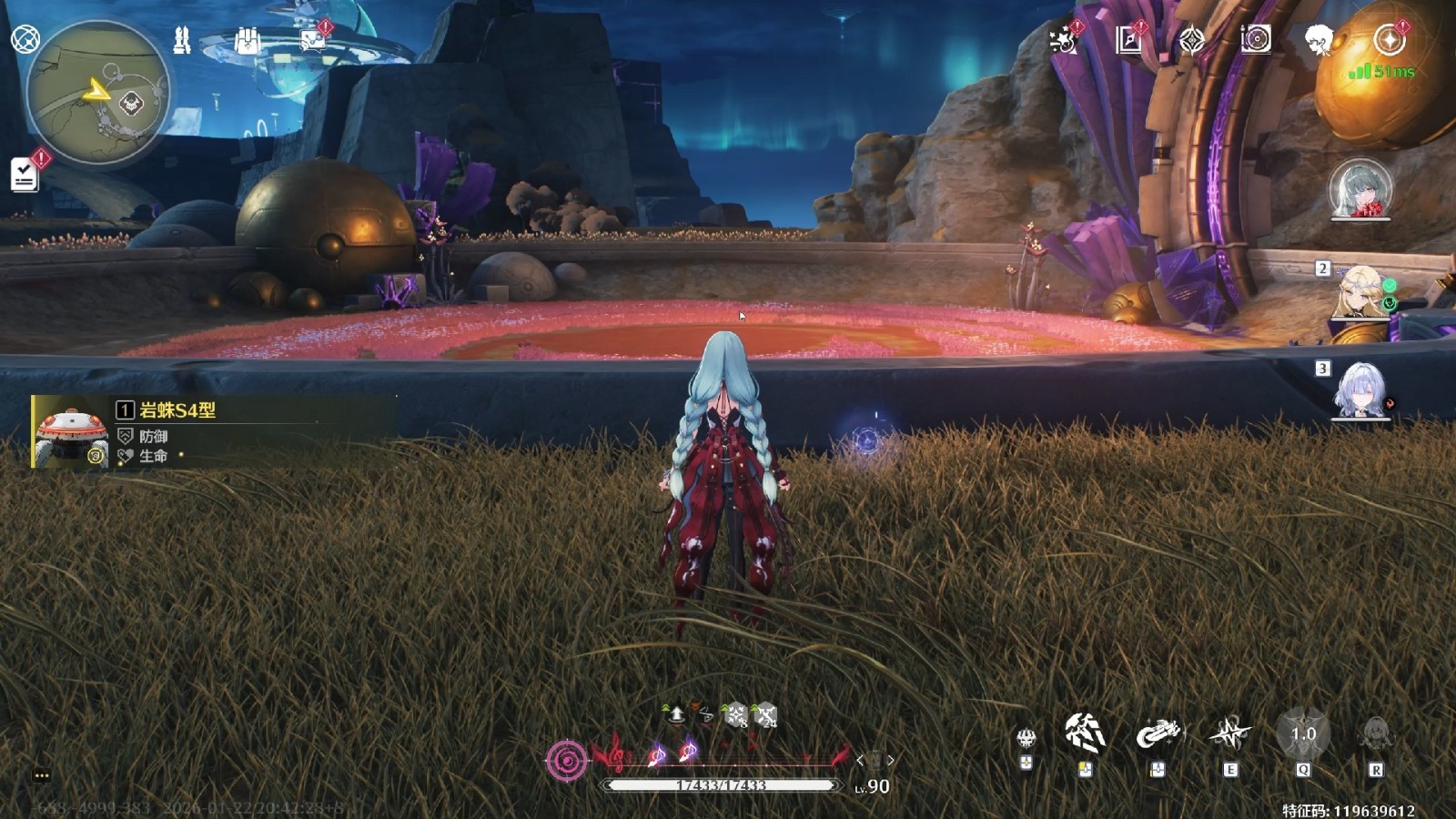Open the character head profile icon
The height and width of the screenshot is (819, 1456).
pos(1318,40)
